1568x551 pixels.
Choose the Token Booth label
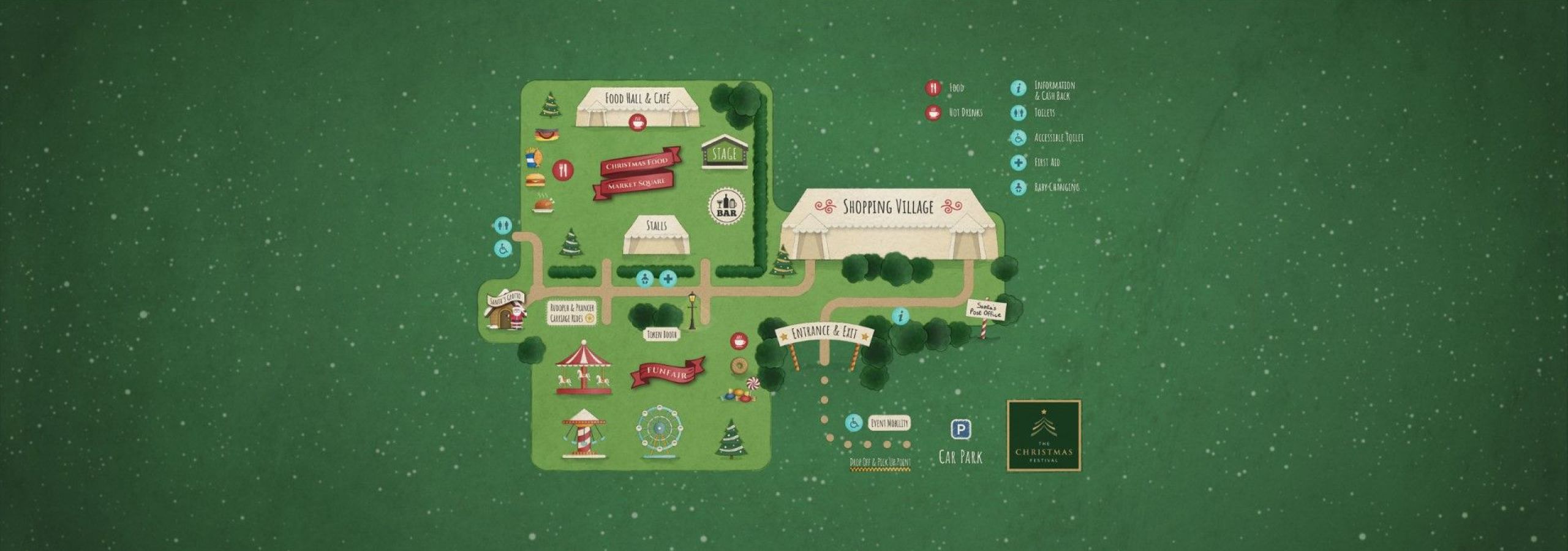click(x=663, y=334)
